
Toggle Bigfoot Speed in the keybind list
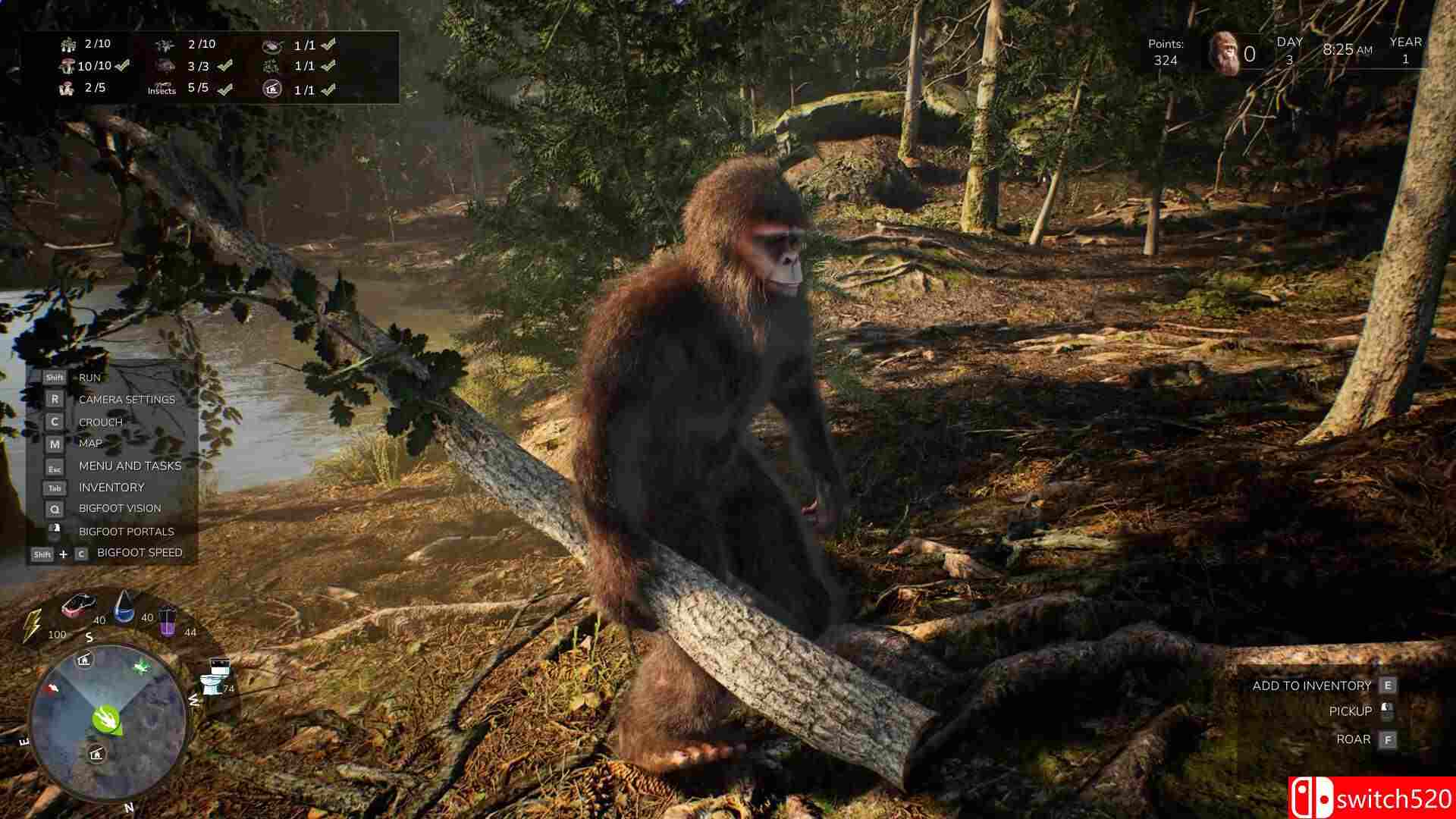coord(139,553)
